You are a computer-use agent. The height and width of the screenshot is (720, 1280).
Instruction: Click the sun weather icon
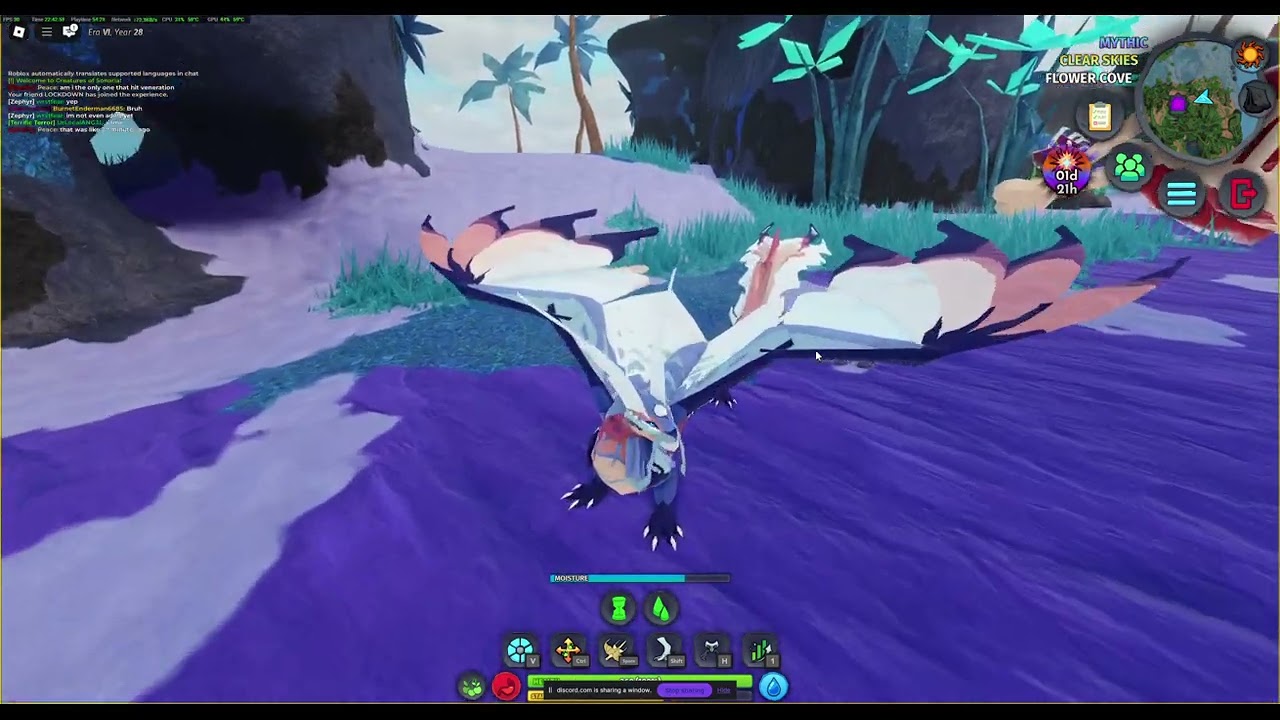[x=1250, y=53]
